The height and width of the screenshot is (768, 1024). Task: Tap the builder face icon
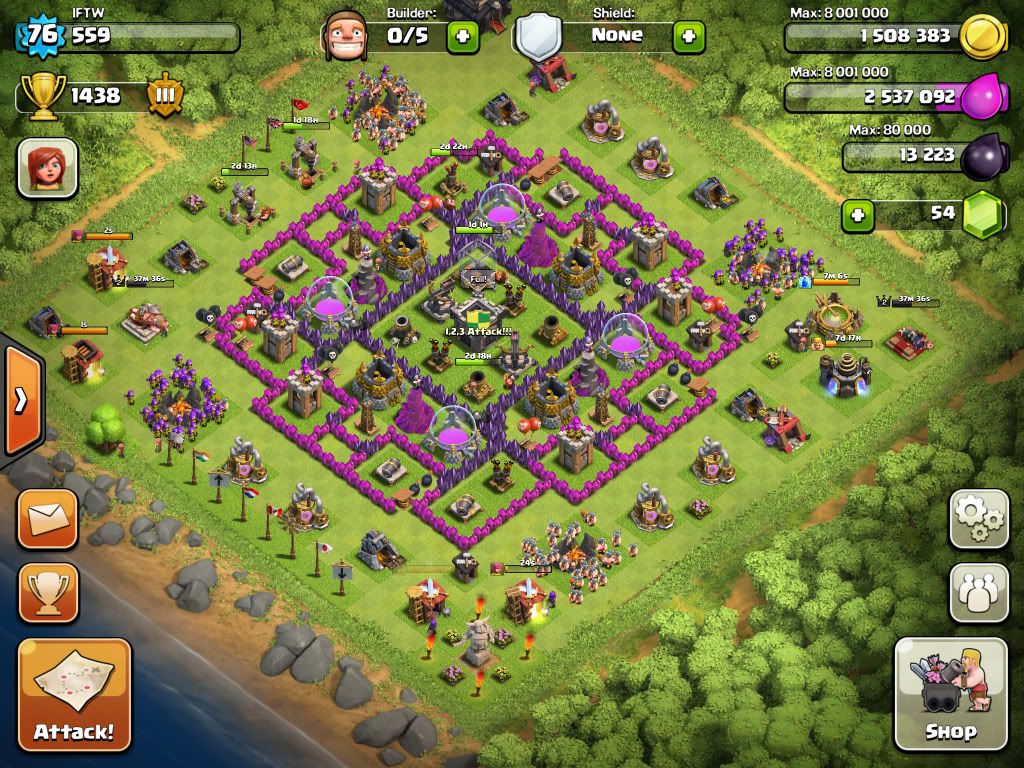[x=344, y=36]
